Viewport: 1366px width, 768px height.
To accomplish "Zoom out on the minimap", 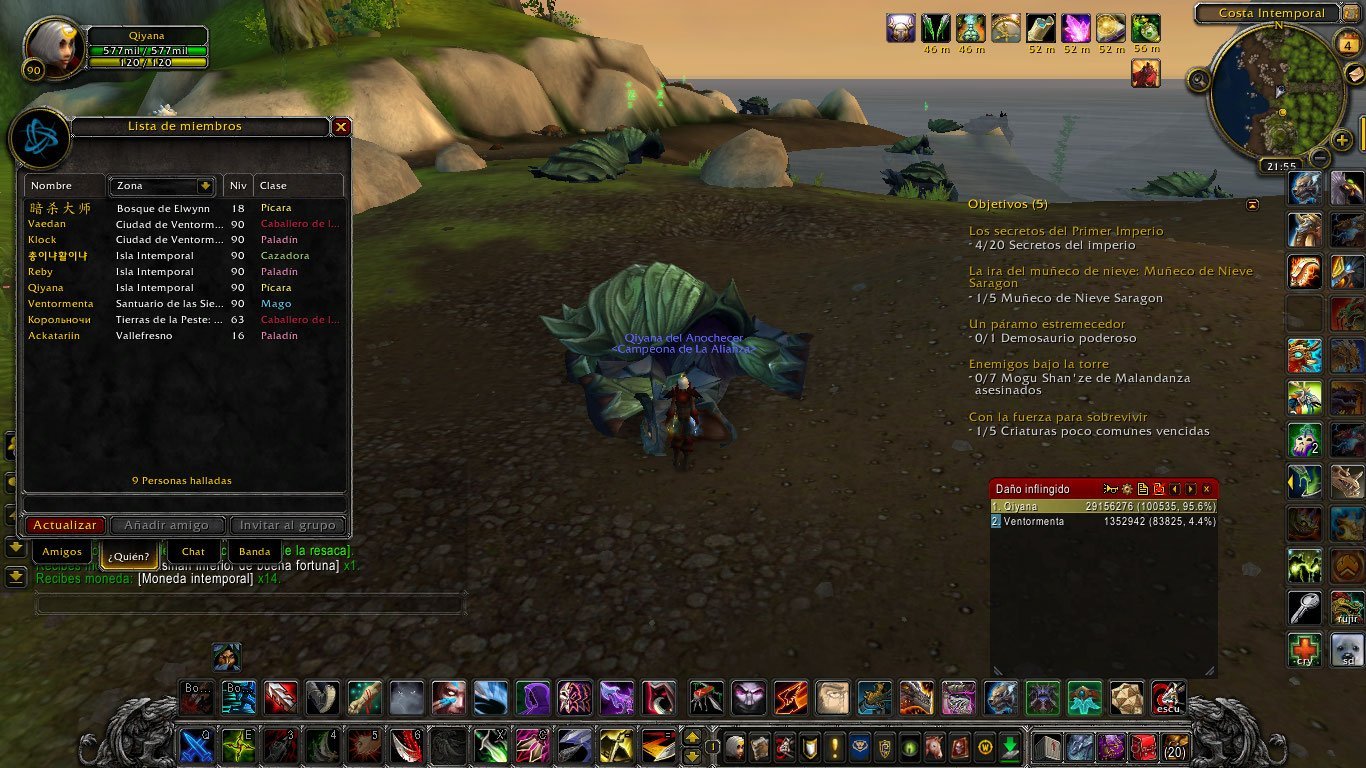I will (x=1320, y=158).
